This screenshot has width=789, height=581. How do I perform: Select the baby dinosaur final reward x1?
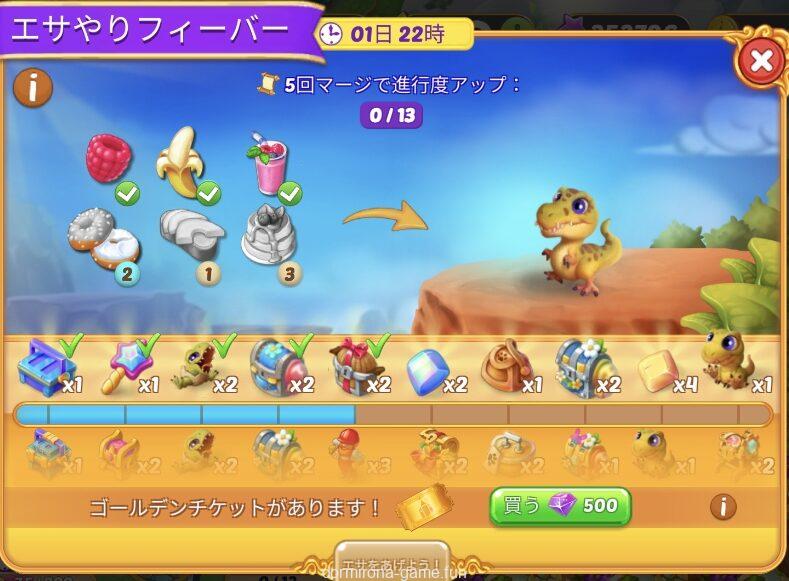pyautogui.click(x=727, y=358)
